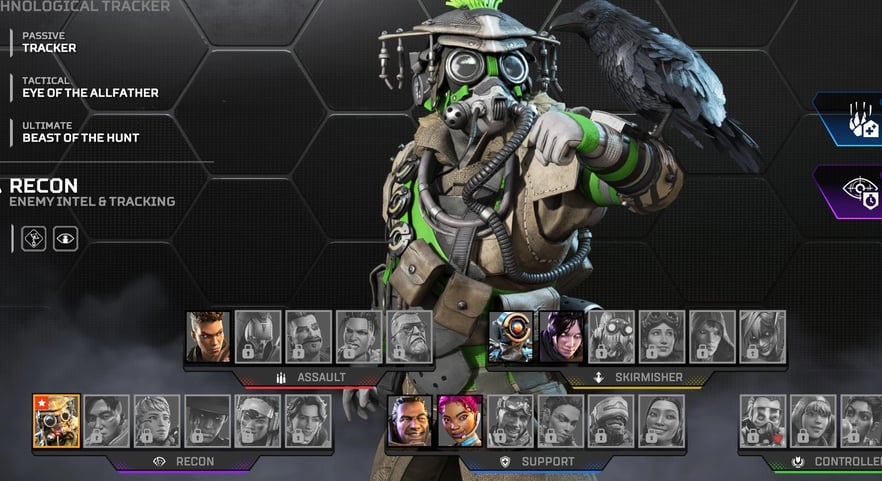
Task: Select pink-haired Lifeline's portrait
Action: pyautogui.click(x=460, y=421)
